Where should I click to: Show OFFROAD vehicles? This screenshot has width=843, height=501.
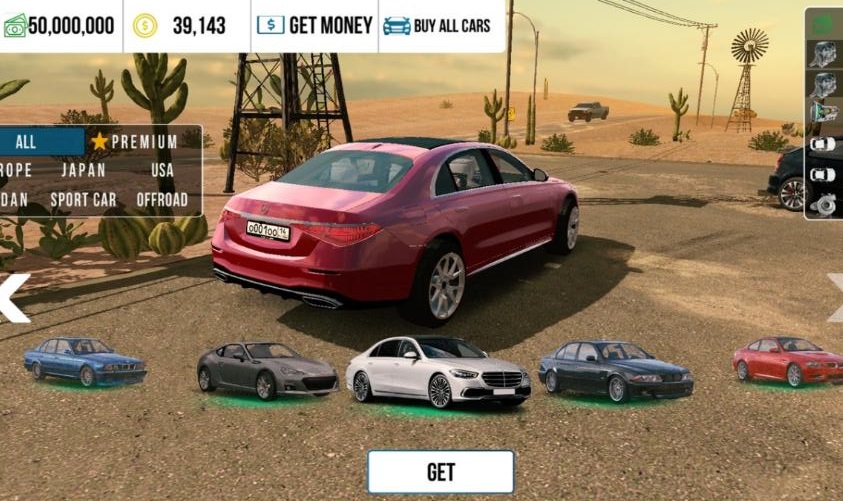pos(162,199)
